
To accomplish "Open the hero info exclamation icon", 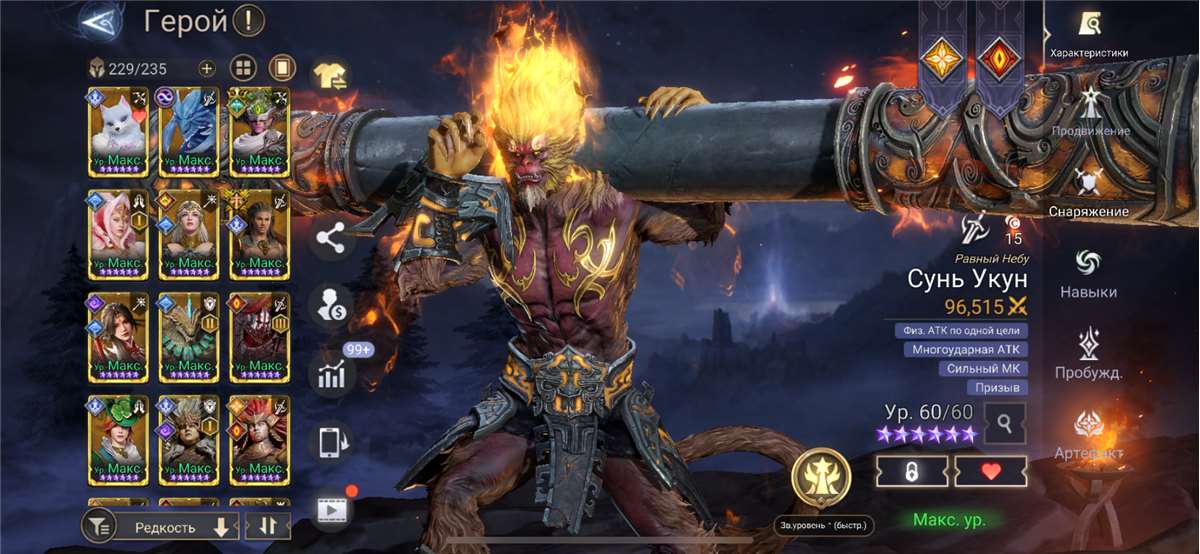I will click(x=248, y=20).
